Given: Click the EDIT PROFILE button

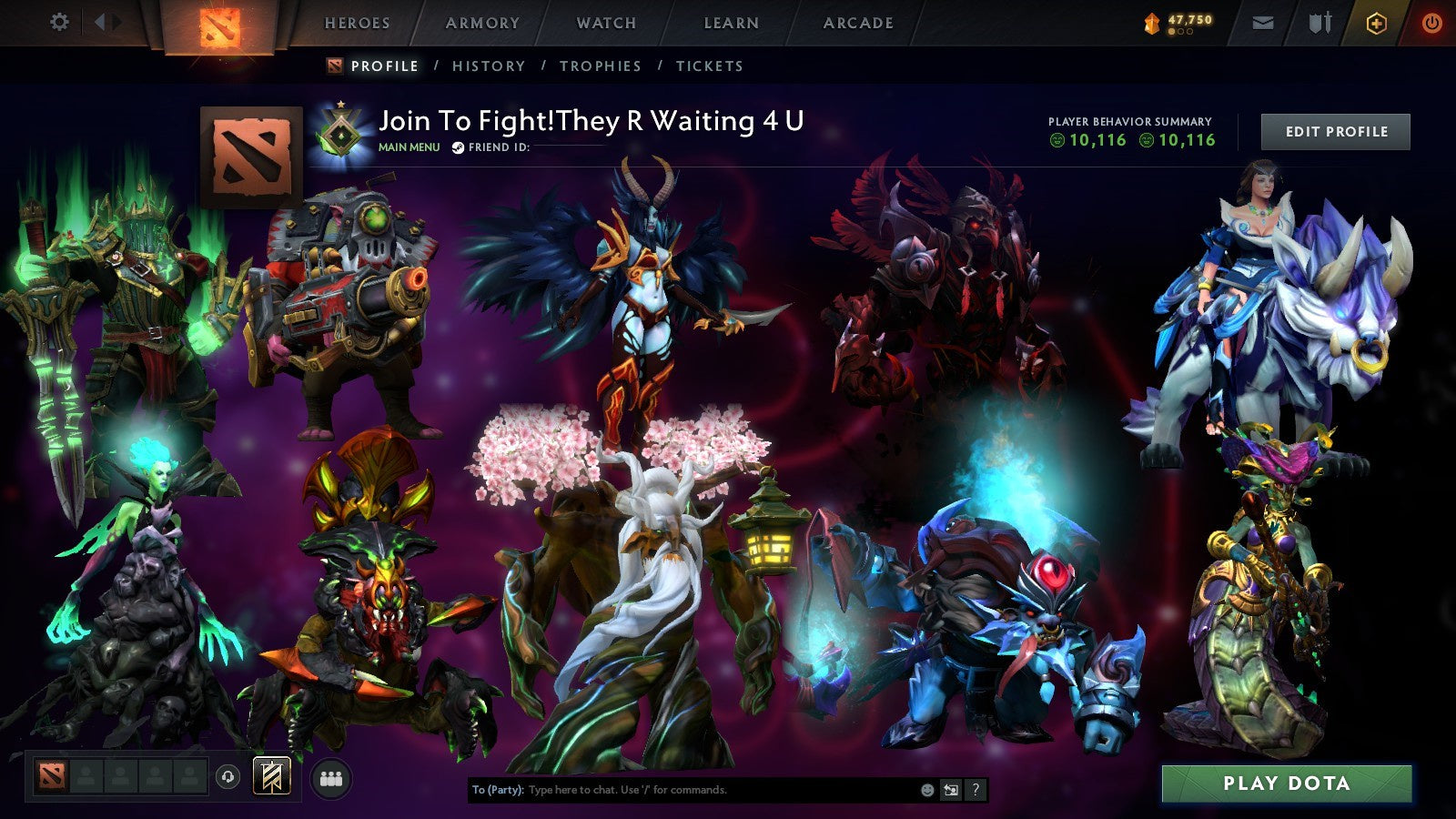Looking at the screenshot, I should (x=1334, y=132).
